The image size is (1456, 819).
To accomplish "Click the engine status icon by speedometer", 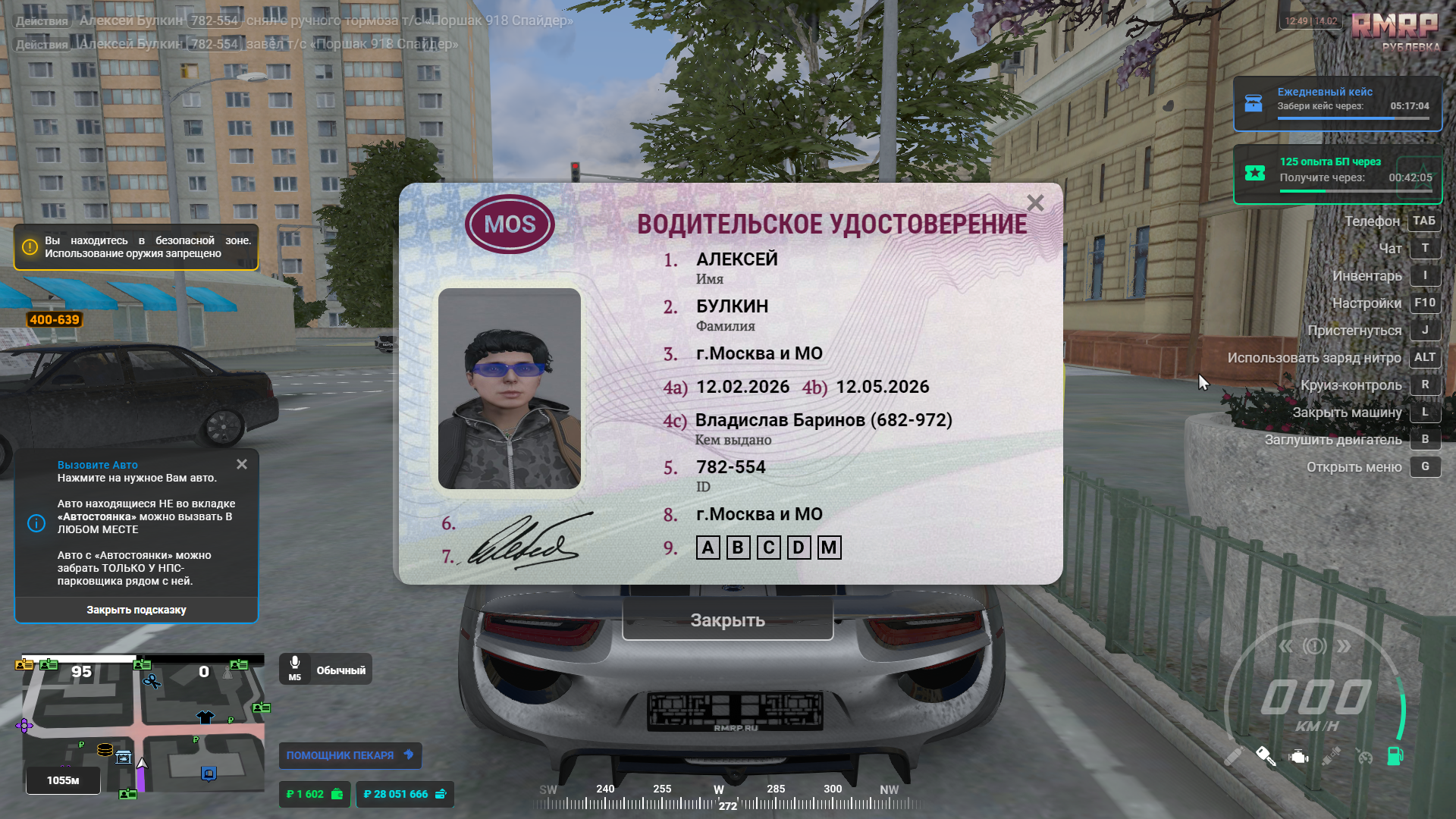I will [1299, 756].
